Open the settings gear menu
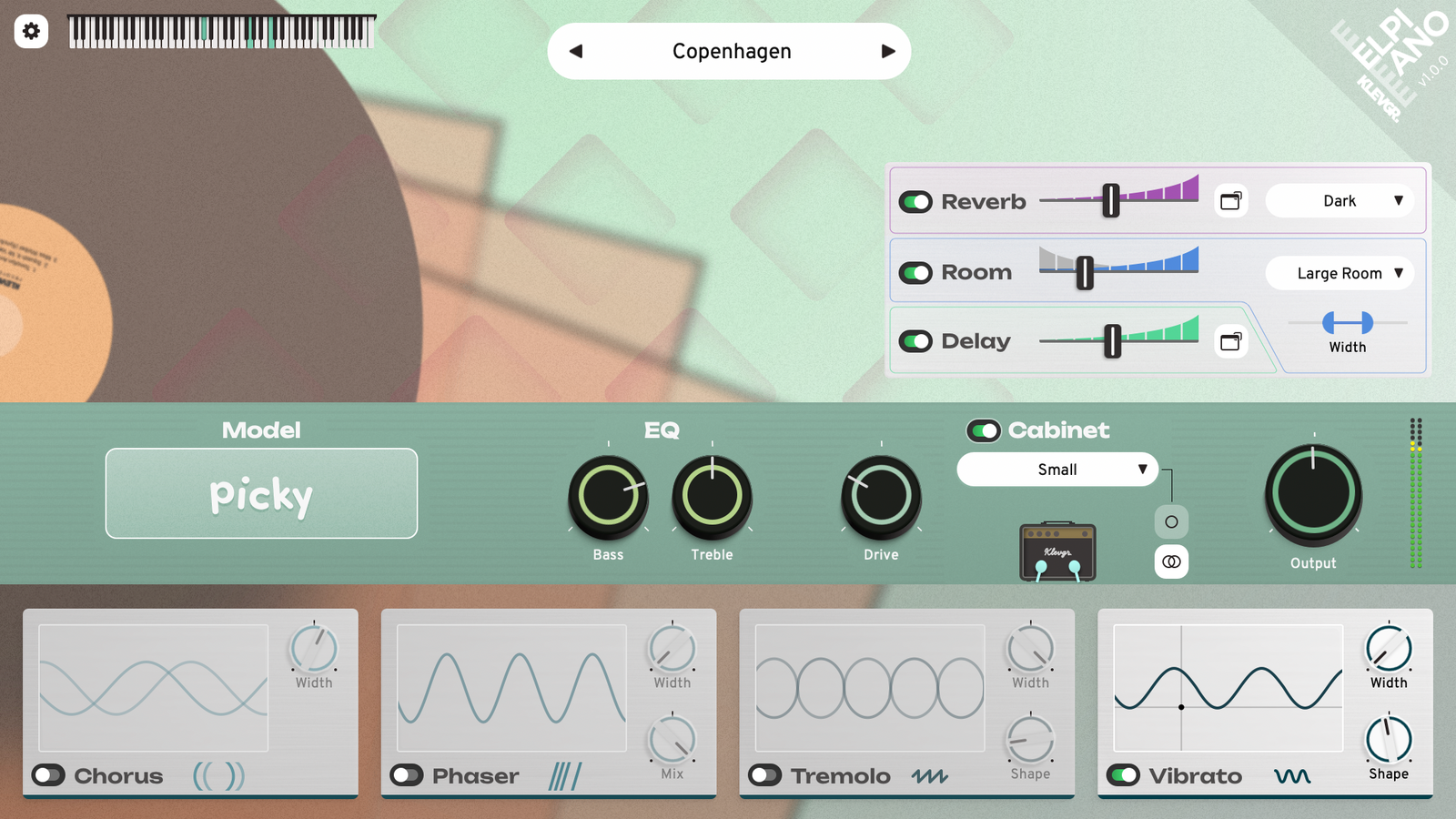 coord(32,32)
